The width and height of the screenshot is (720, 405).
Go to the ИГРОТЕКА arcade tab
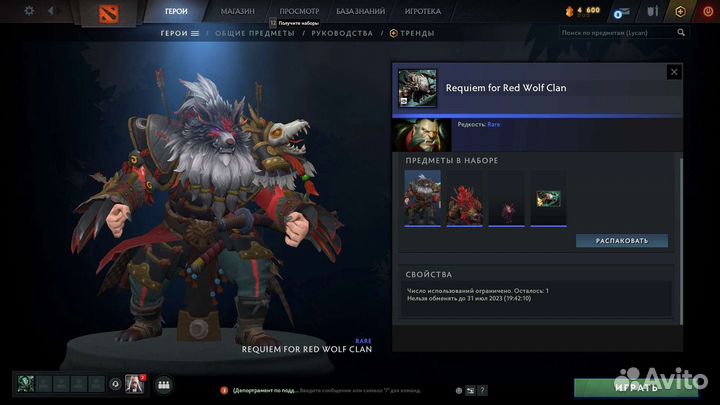point(425,11)
